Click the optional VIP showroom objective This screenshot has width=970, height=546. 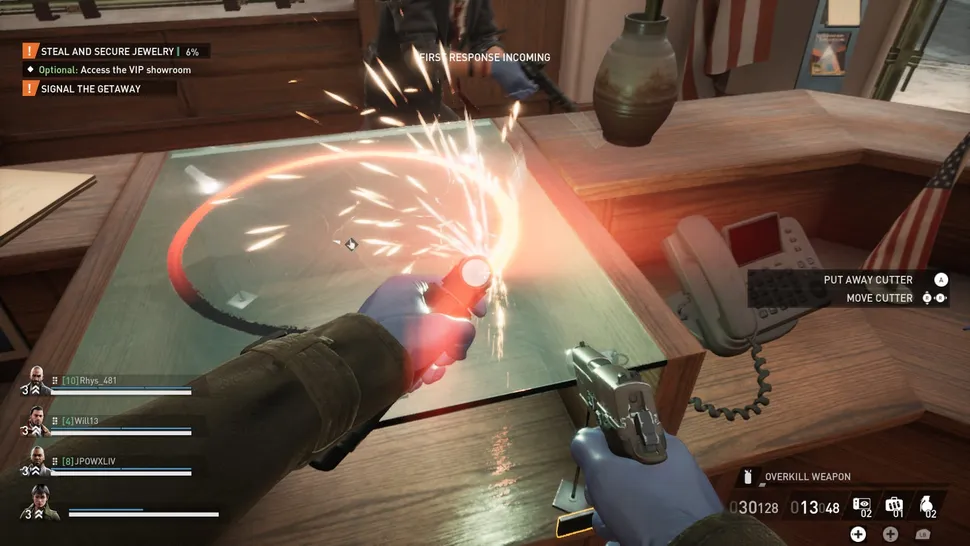point(114,70)
